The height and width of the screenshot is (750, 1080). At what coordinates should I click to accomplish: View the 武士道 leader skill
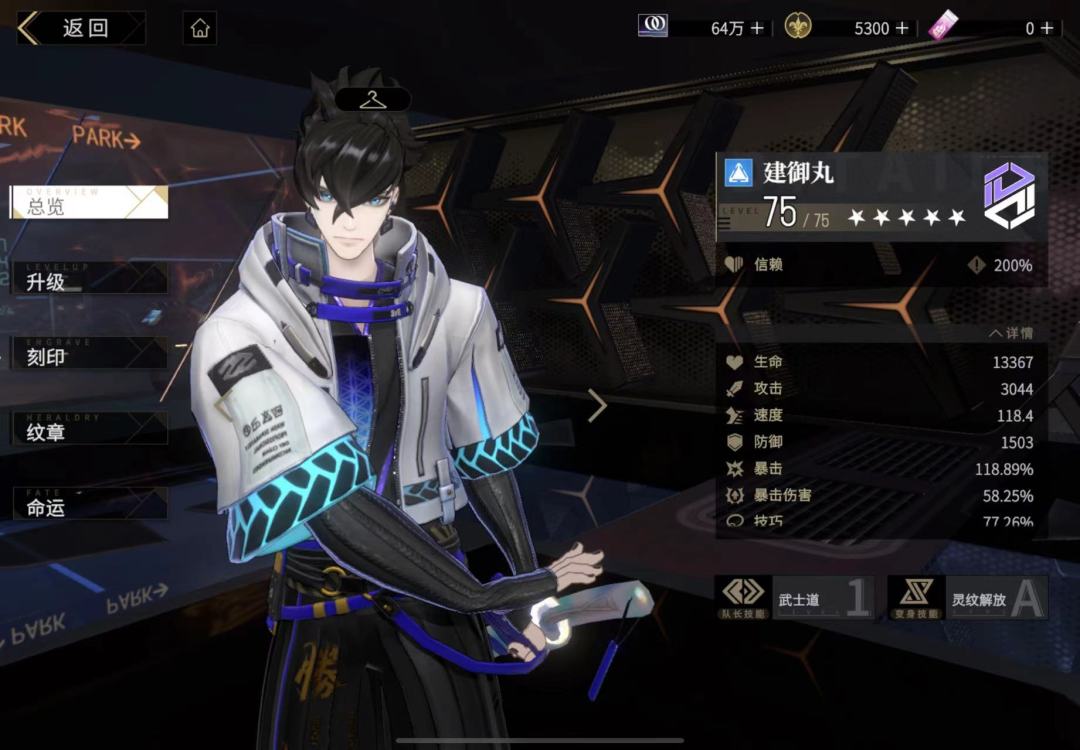(x=794, y=598)
